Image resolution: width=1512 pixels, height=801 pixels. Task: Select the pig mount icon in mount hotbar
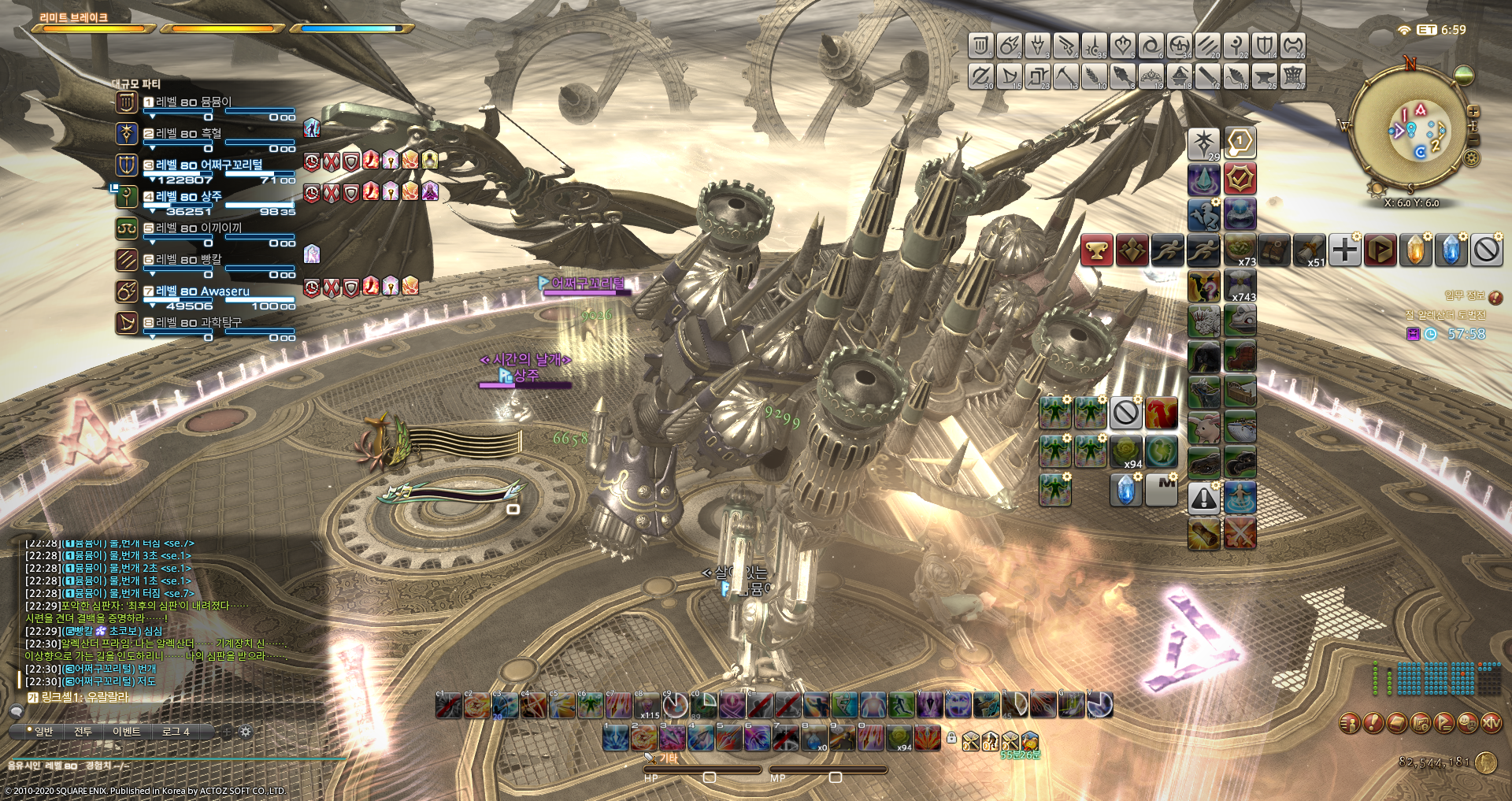pos(1205,425)
